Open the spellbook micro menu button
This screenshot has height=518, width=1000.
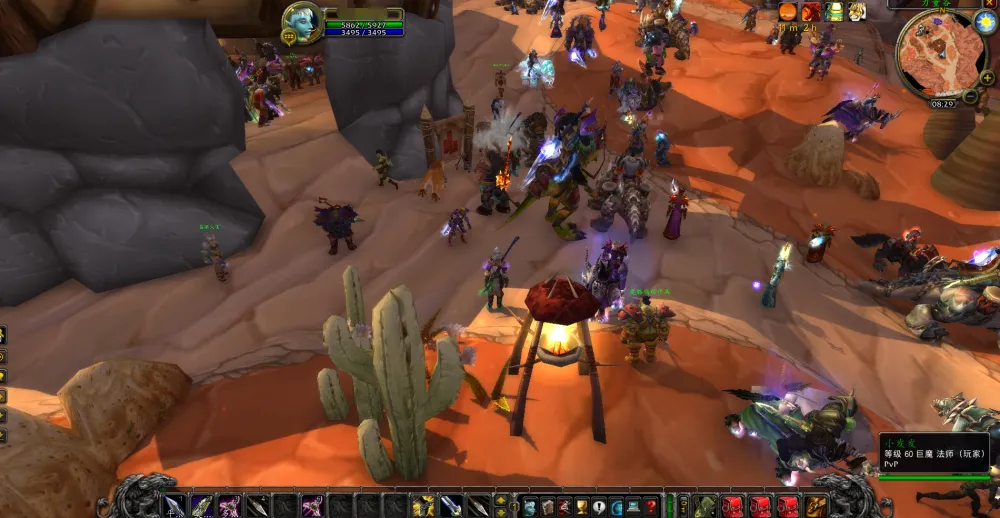(545, 506)
